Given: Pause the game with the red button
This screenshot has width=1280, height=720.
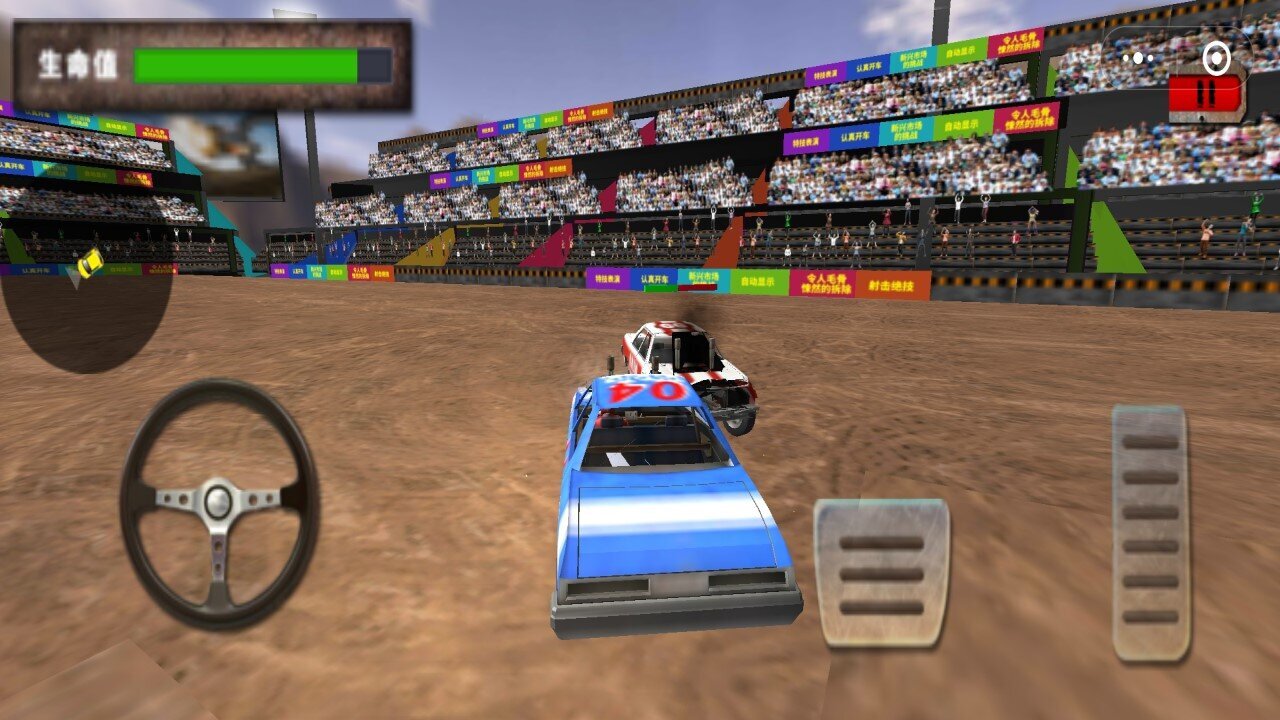Looking at the screenshot, I should click(1206, 96).
